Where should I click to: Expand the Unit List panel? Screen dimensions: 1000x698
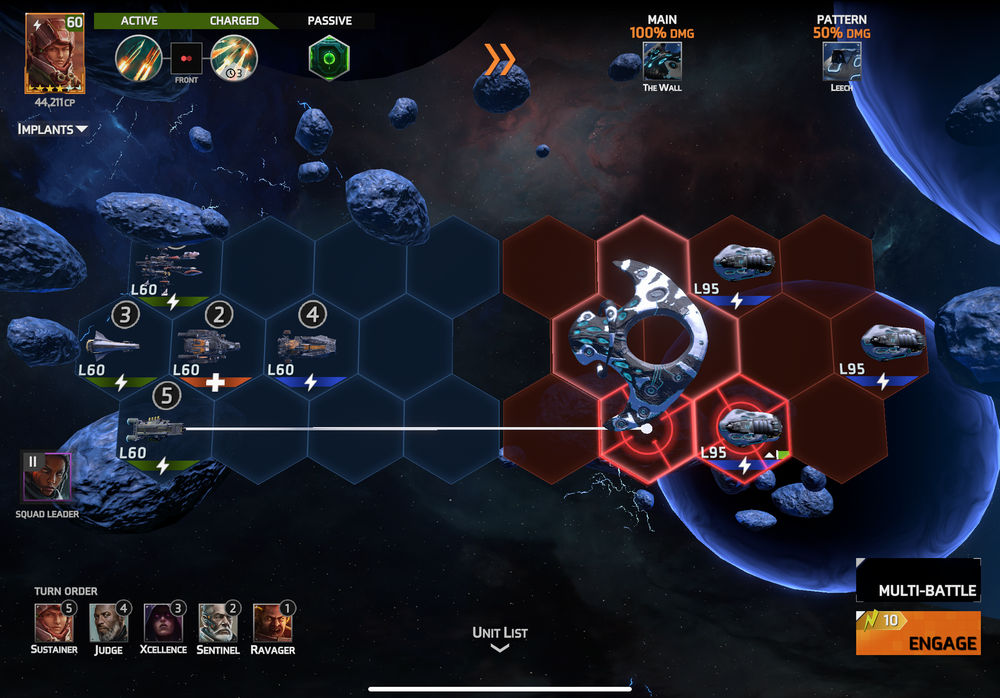(500, 639)
